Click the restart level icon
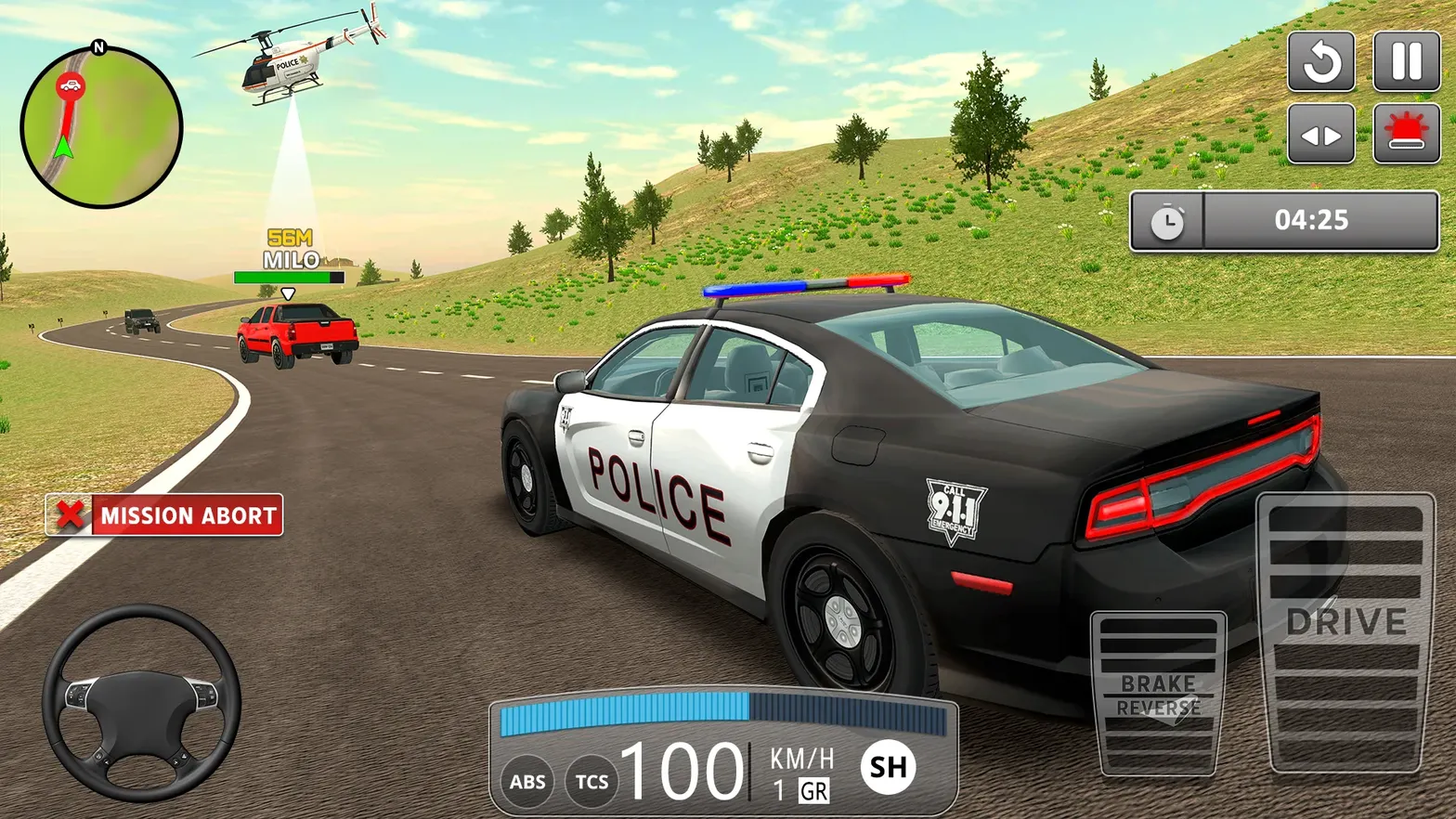The image size is (1456, 819). click(x=1321, y=62)
